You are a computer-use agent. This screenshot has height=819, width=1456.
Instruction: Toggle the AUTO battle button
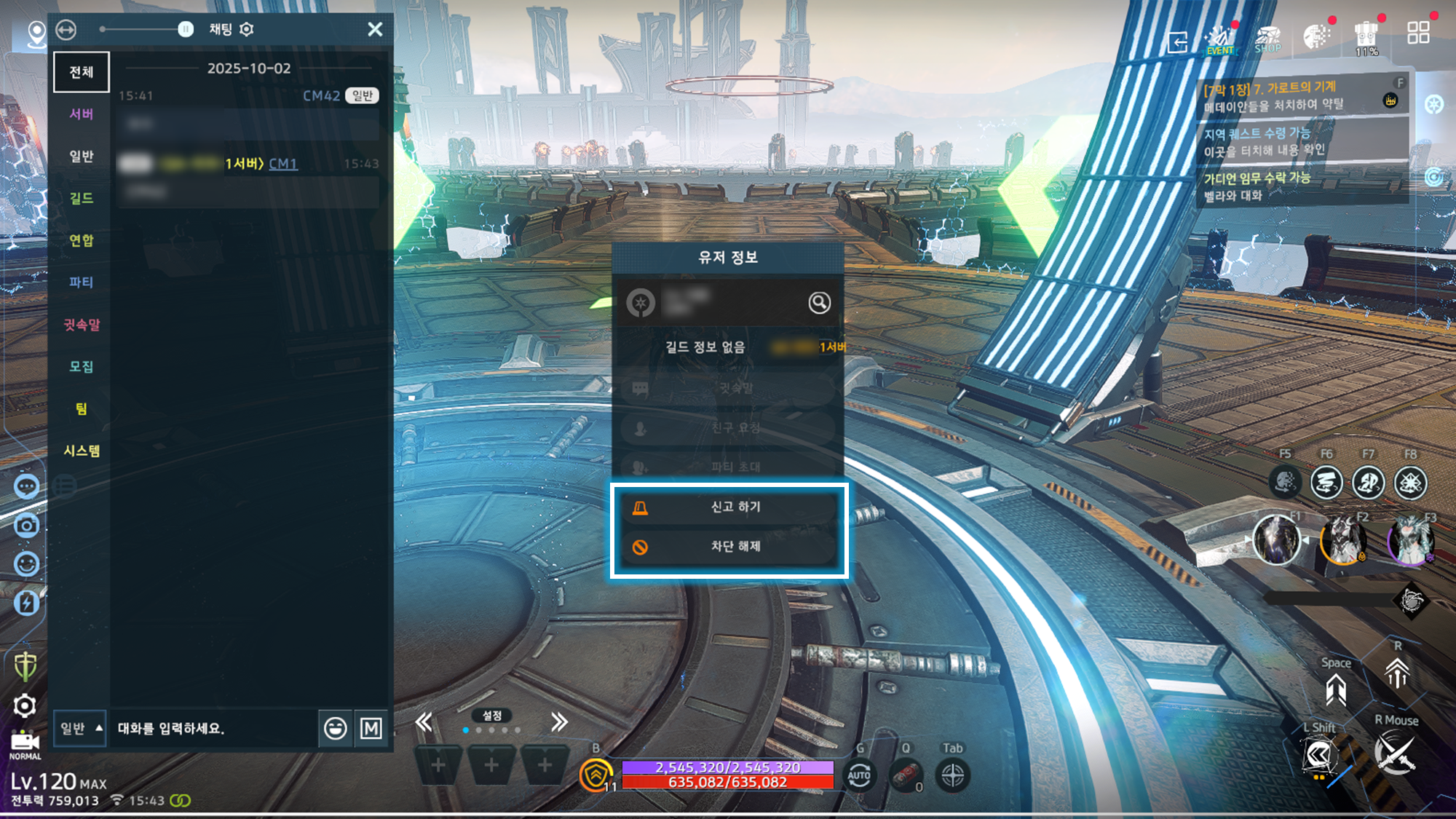(x=859, y=775)
